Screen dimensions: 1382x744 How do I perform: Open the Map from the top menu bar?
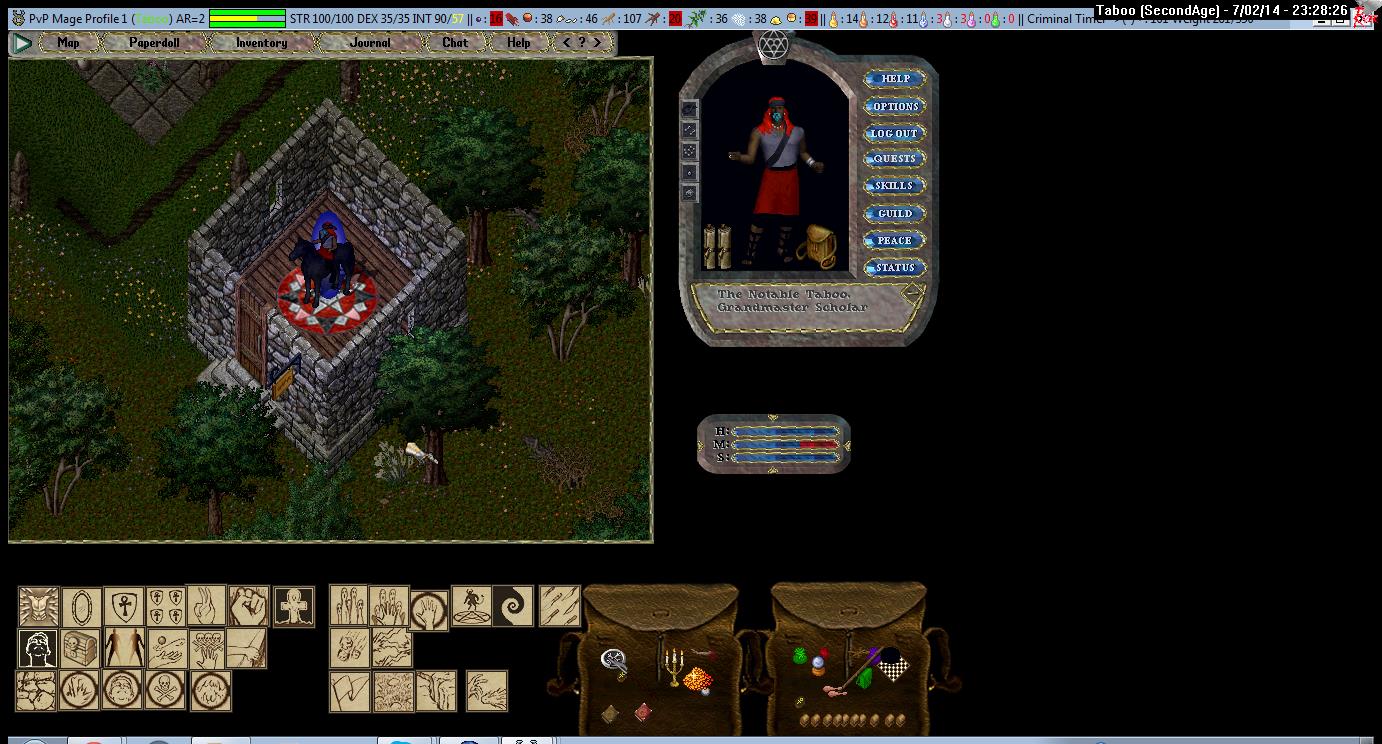coord(68,43)
